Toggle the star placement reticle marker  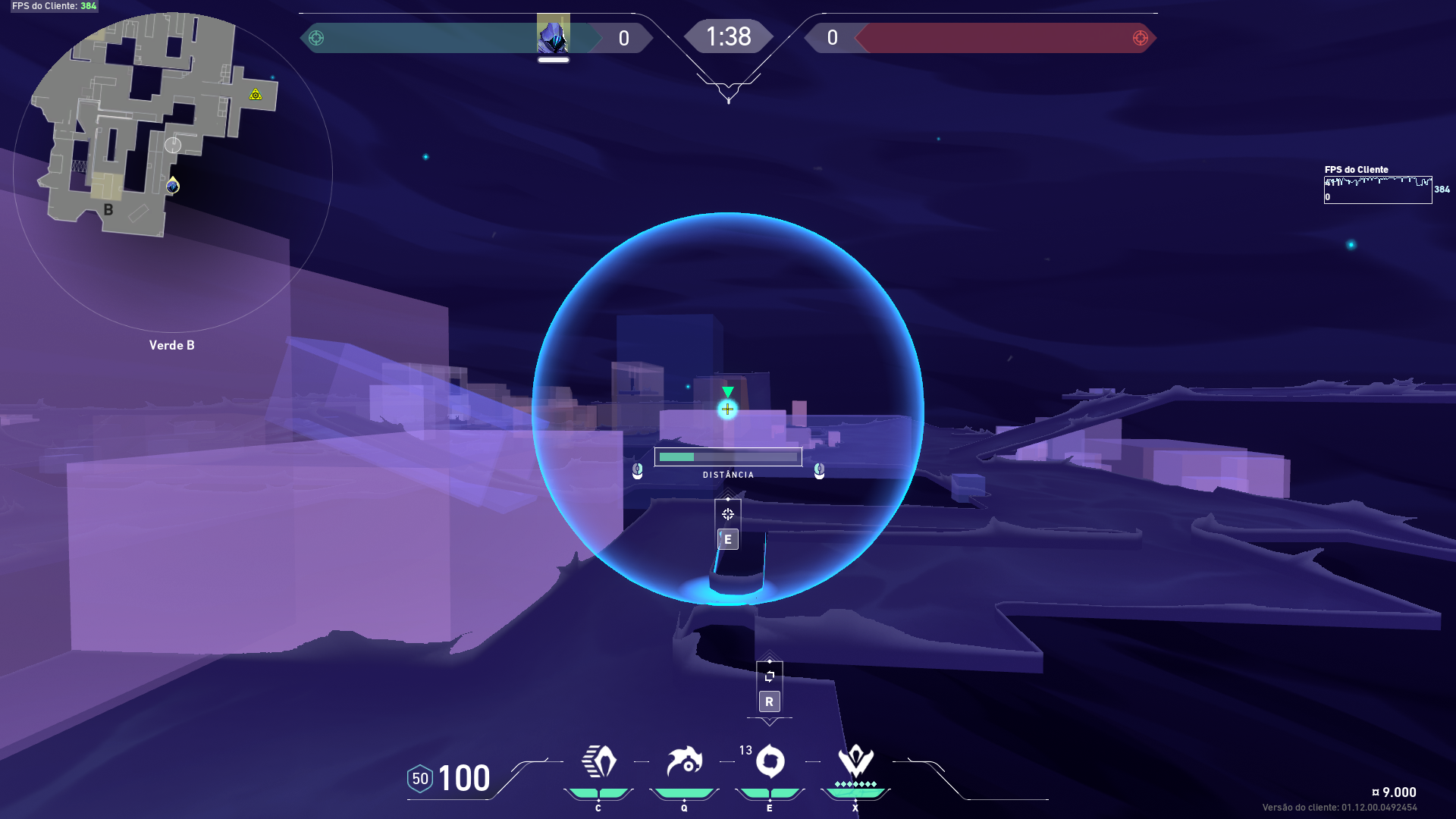click(x=727, y=513)
